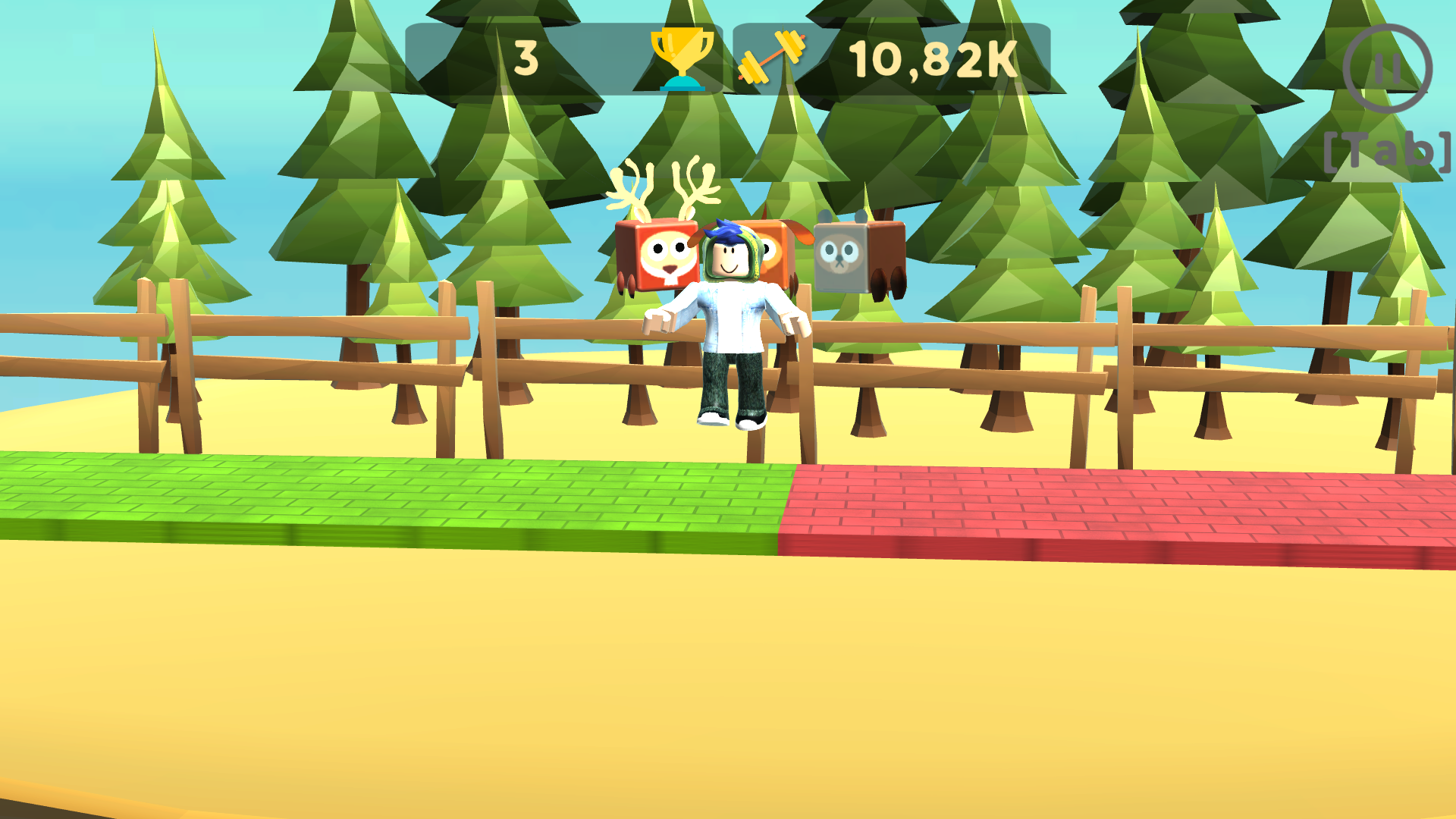This screenshot has height=819, width=1456.
Task: Toggle pause using the [Tab] control
Action: pyautogui.click(x=1388, y=150)
